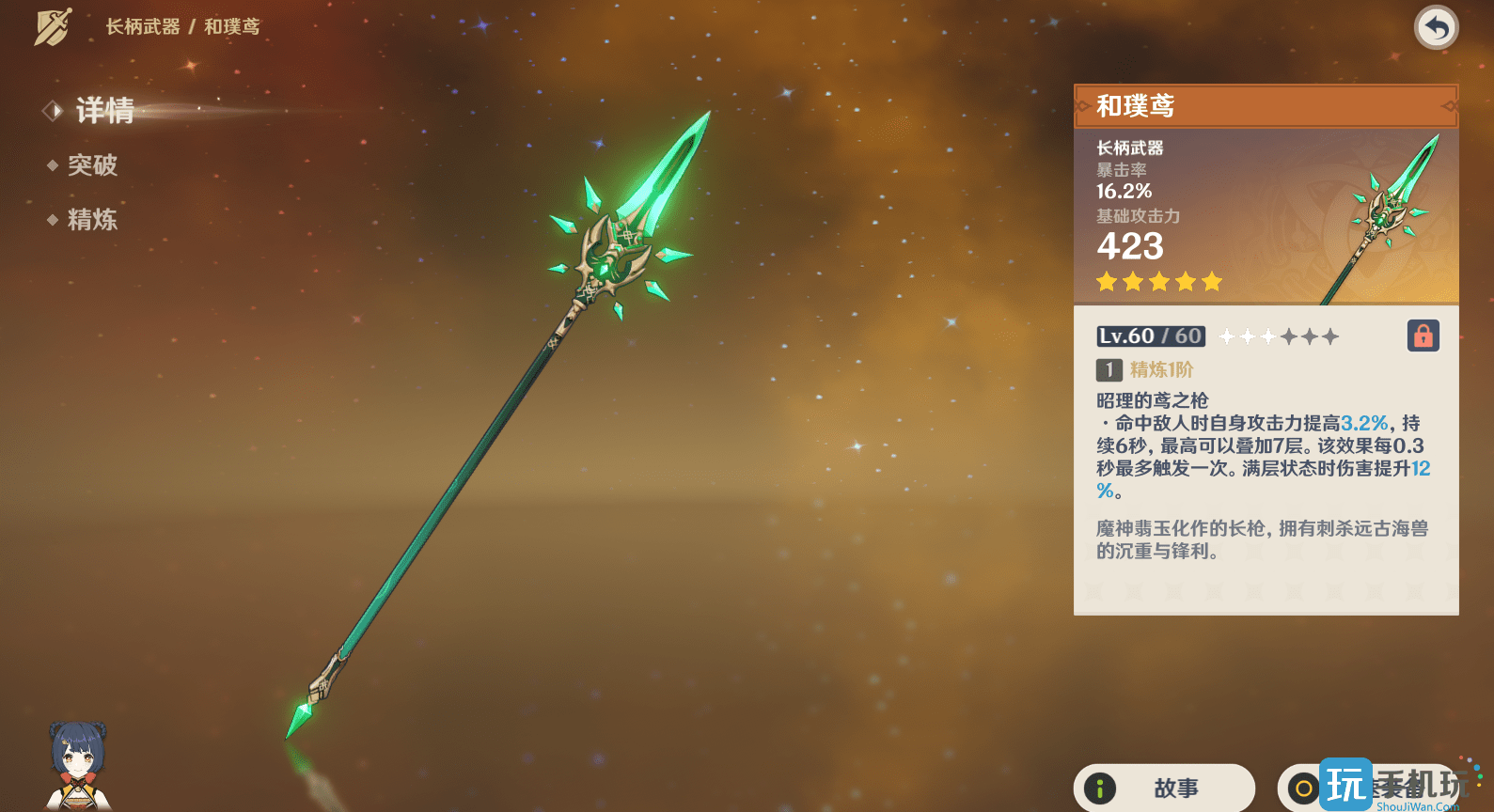Select the 精炼 refinement tab
The width and height of the screenshot is (1494, 812).
point(93,220)
